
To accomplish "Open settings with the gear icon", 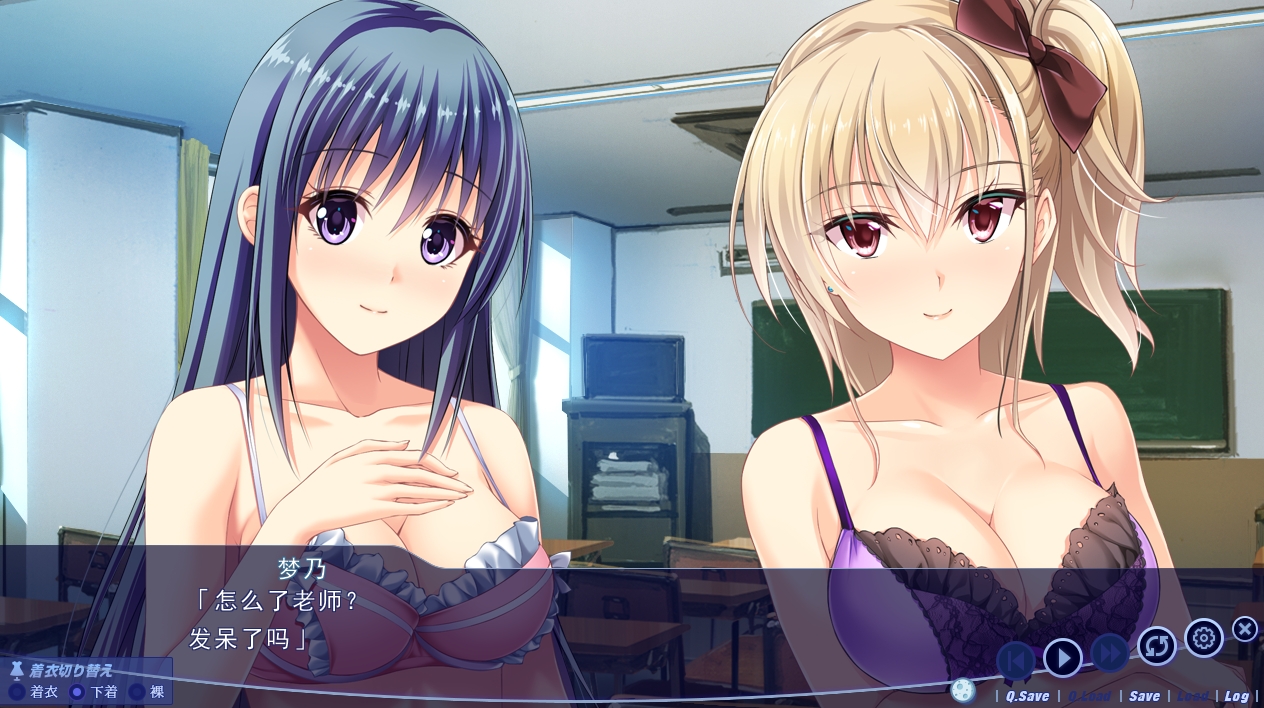I will [1204, 638].
